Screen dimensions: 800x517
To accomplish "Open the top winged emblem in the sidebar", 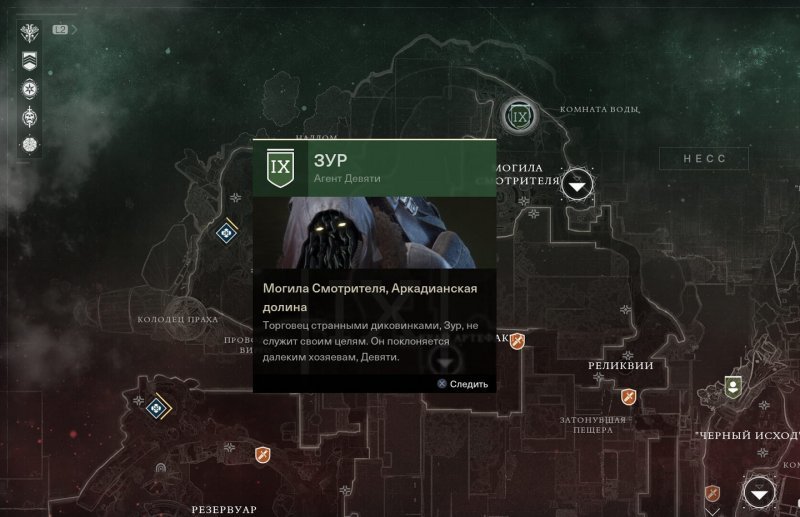I will point(30,33).
